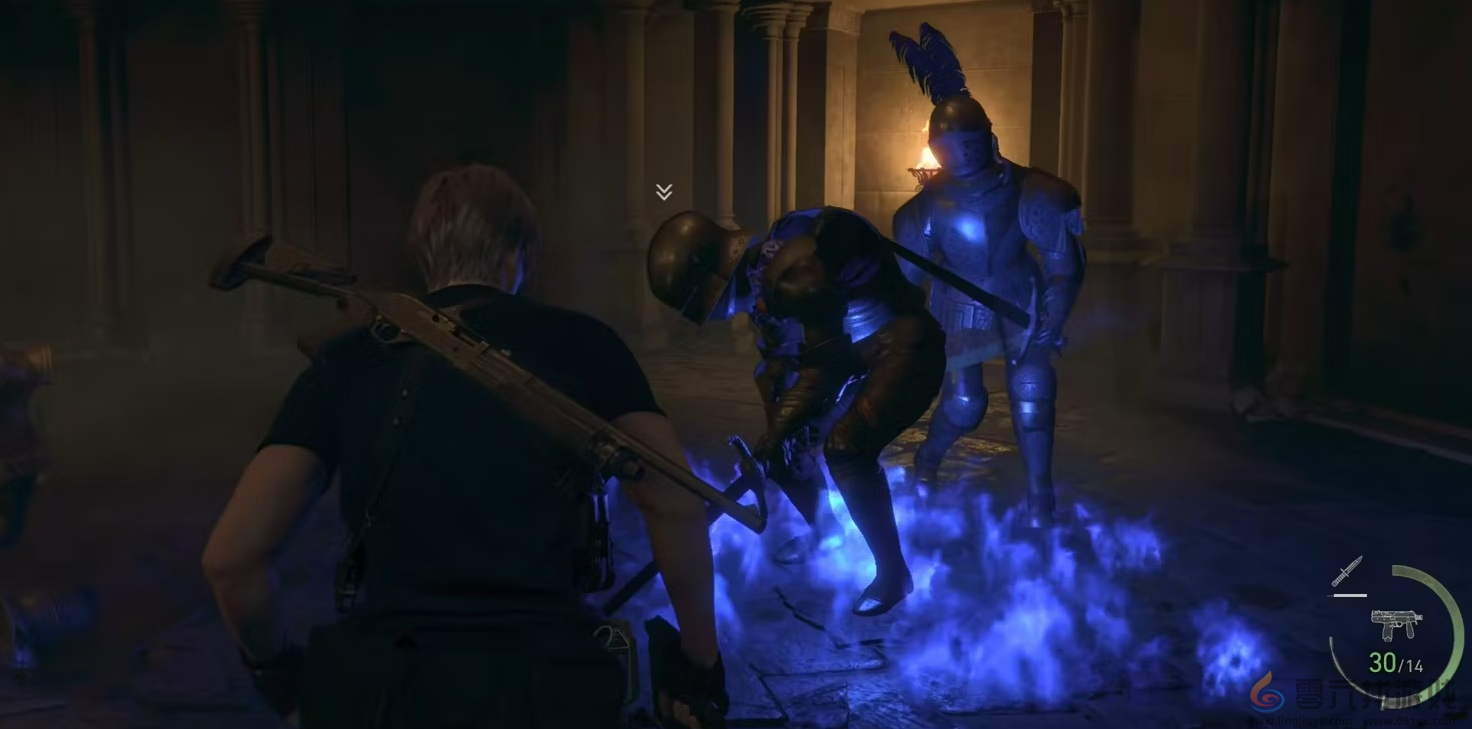This screenshot has height=729, width=1472.
Task: Select the combat knife icon
Action: tap(1347, 572)
